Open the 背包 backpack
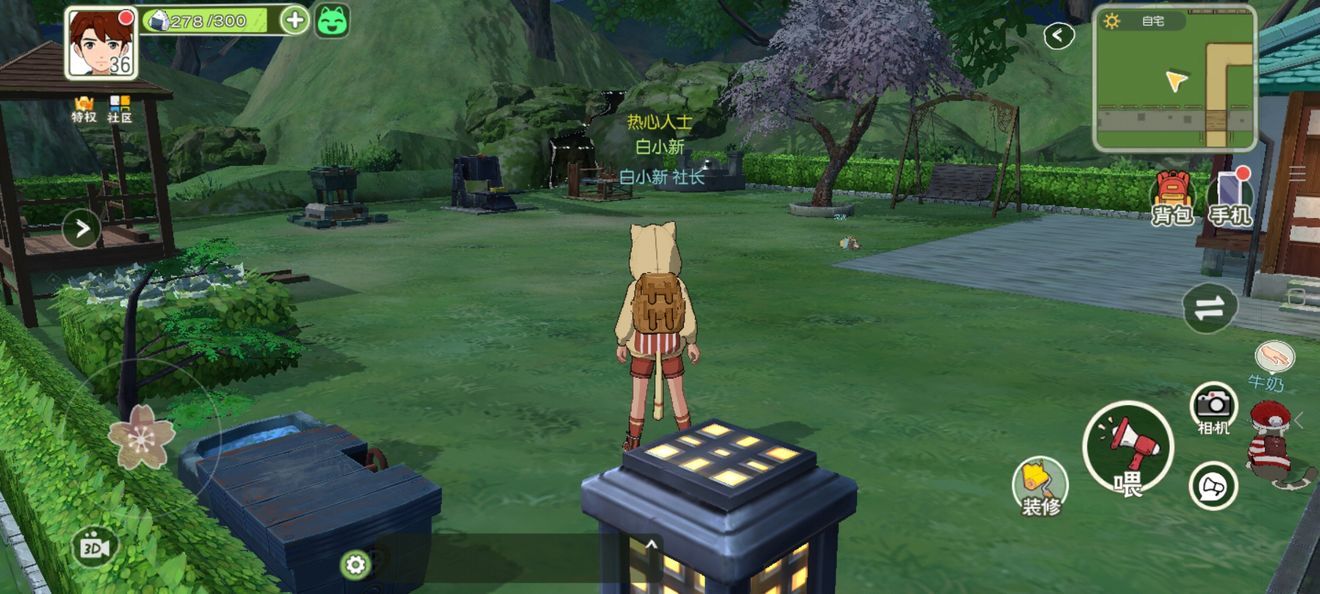Viewport: 1320px width, 594px height. click(1174, 197)
